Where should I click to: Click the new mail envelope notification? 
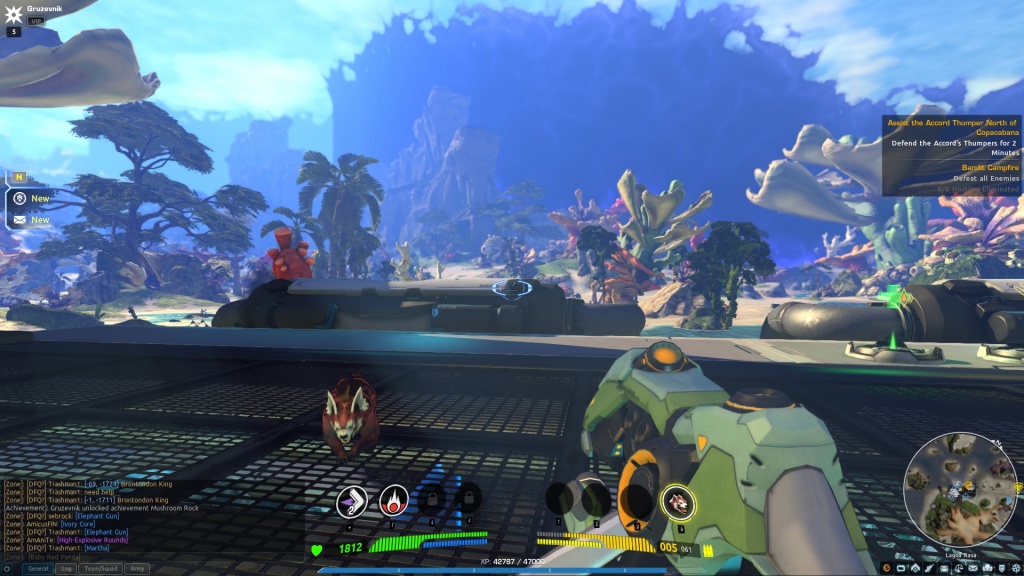pos(19,219)
